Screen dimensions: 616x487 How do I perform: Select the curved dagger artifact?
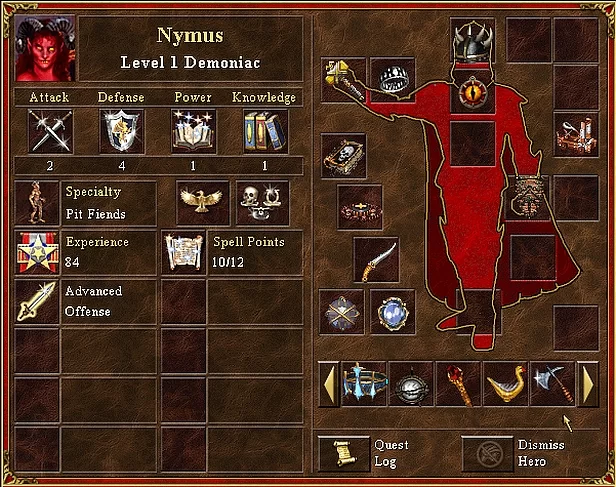(x=376, y=260)
